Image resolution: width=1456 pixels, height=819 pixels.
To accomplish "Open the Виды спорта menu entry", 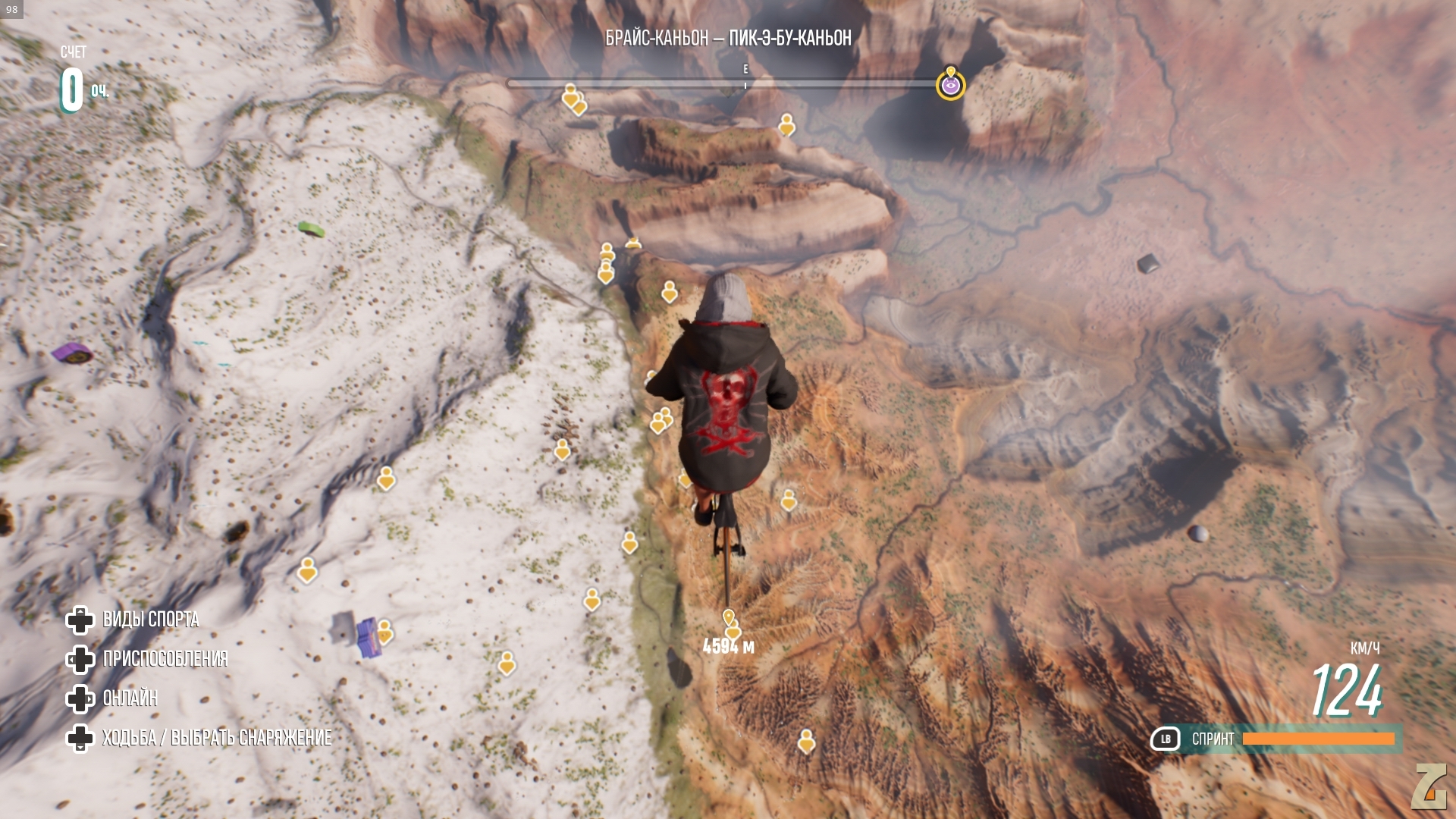I will coord(150,620).
